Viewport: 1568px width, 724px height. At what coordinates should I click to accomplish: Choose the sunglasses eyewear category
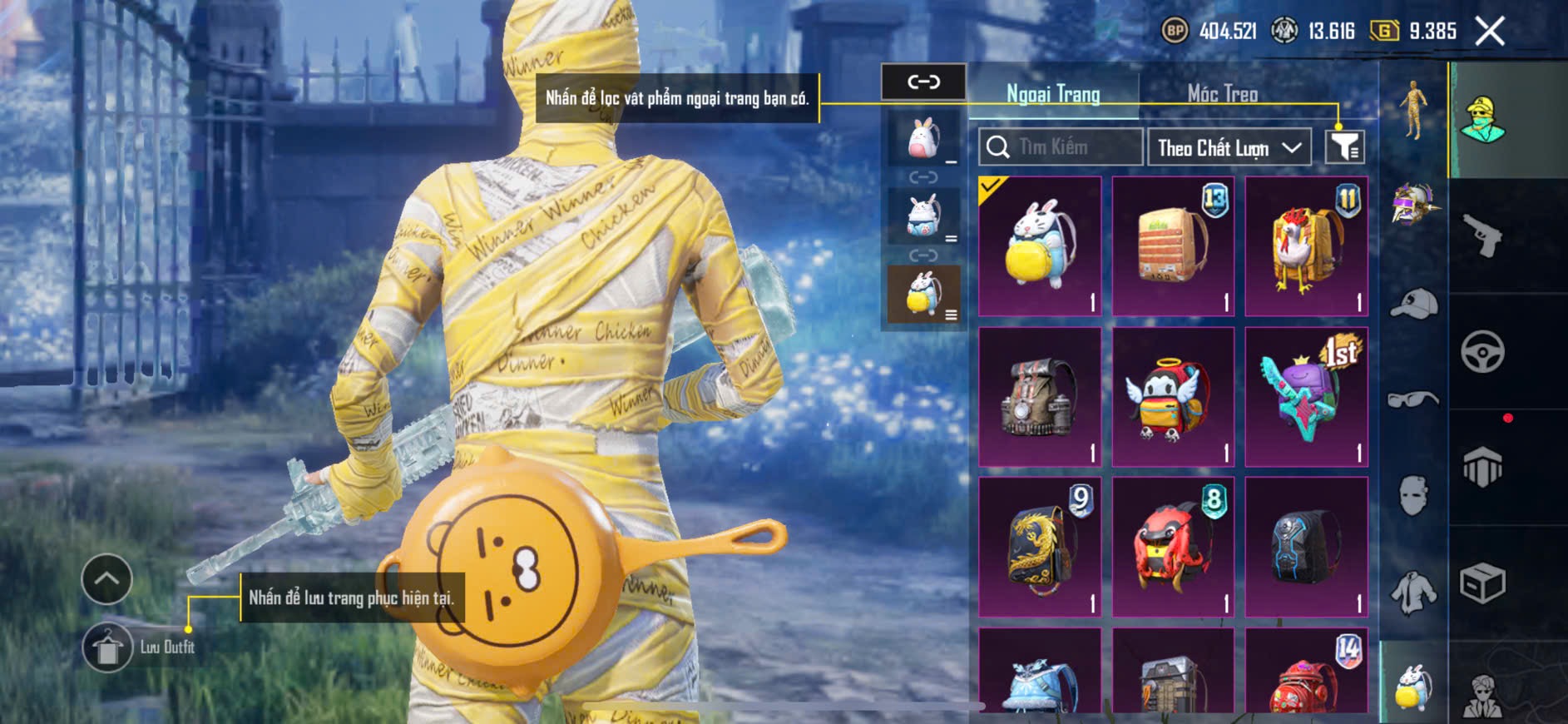(1413, 399)
